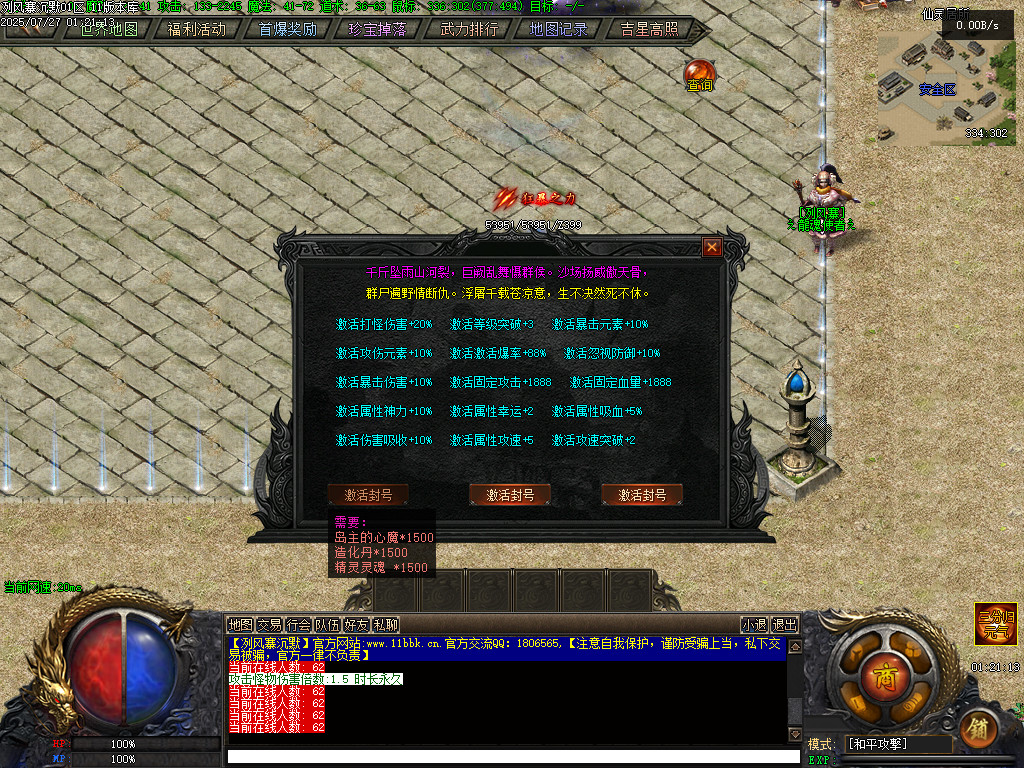Open the 交易 trade button
The height and width of the screenshot is (768, 1024).
270,625
